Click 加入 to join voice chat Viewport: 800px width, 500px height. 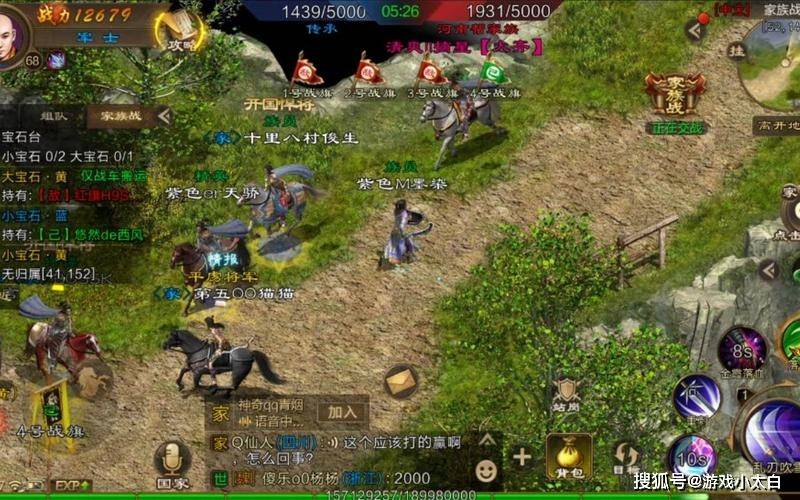point(342,411)
